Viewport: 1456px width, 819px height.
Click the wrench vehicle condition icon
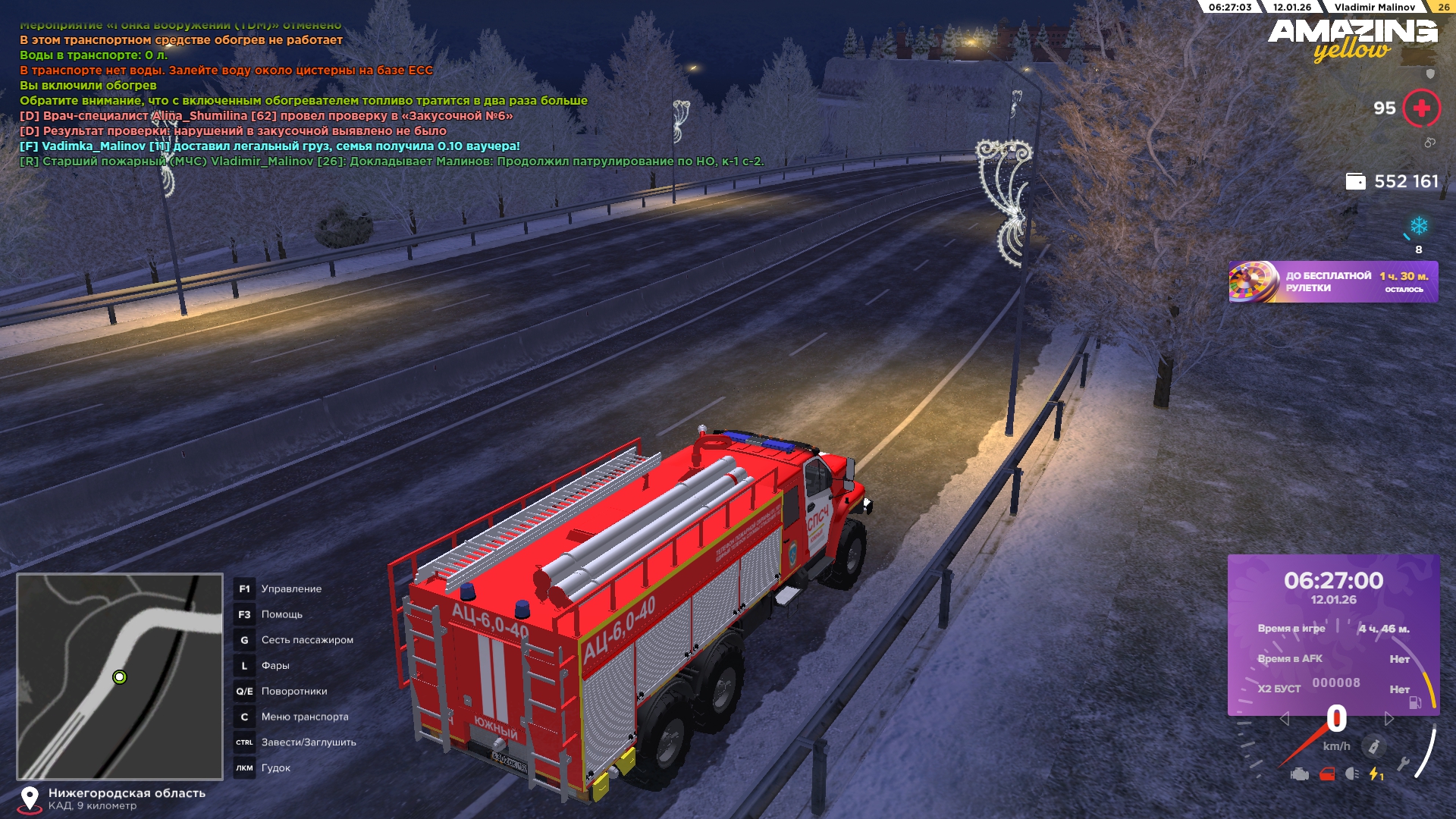coord(1403,764)
